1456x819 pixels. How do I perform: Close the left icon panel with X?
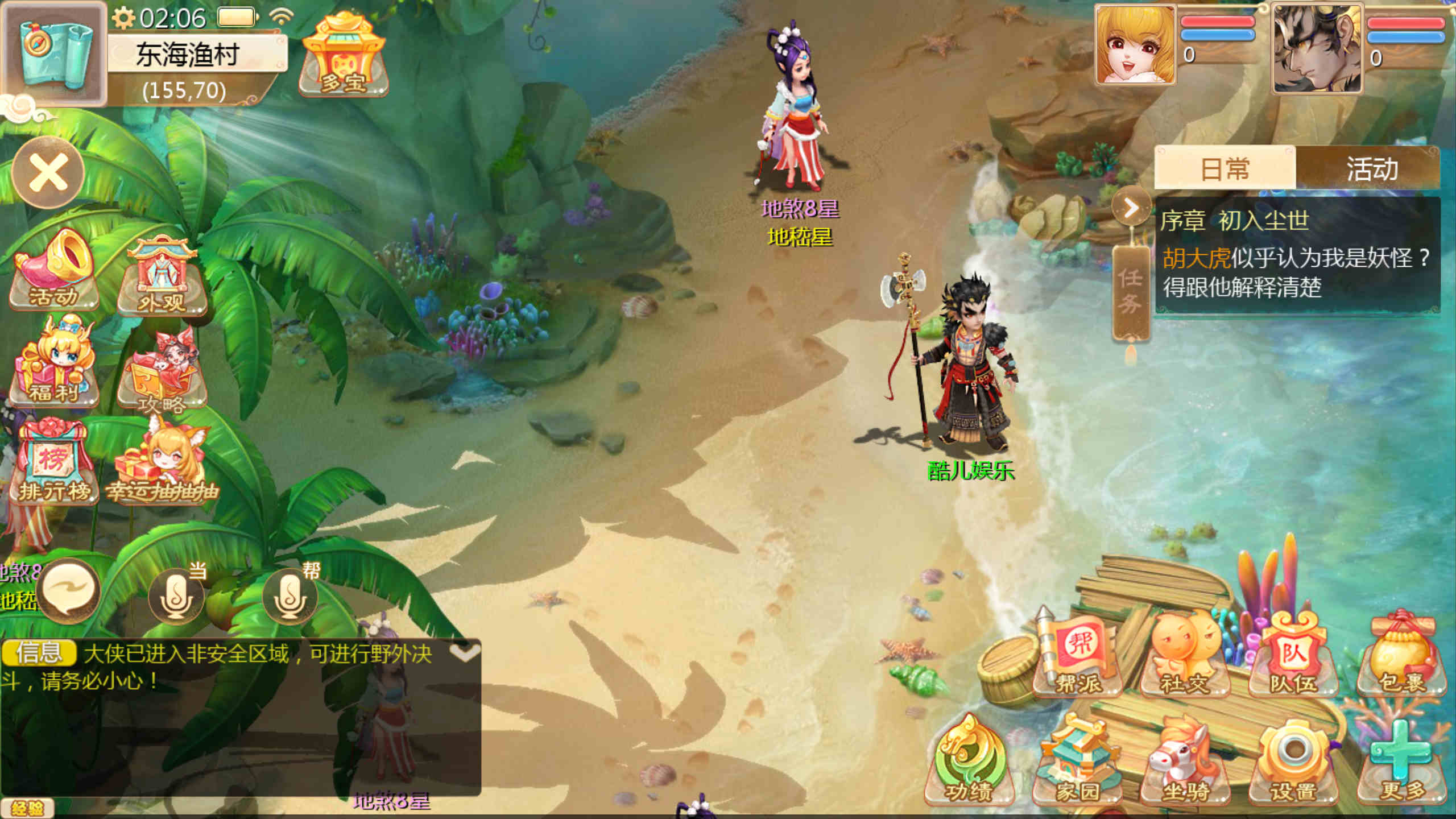tap(48, 172)
